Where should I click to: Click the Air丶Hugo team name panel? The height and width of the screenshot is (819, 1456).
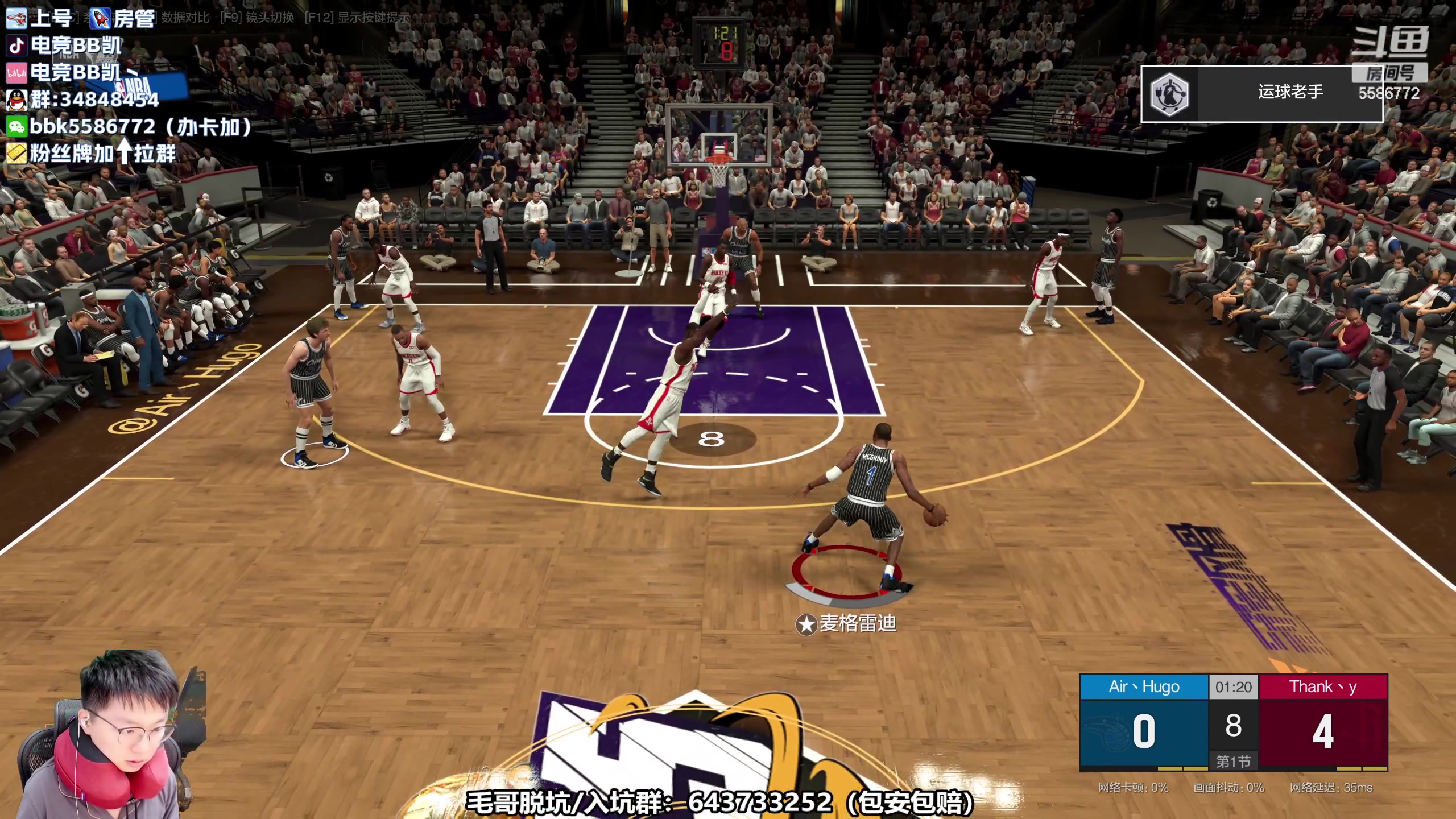pos(1144,687)
